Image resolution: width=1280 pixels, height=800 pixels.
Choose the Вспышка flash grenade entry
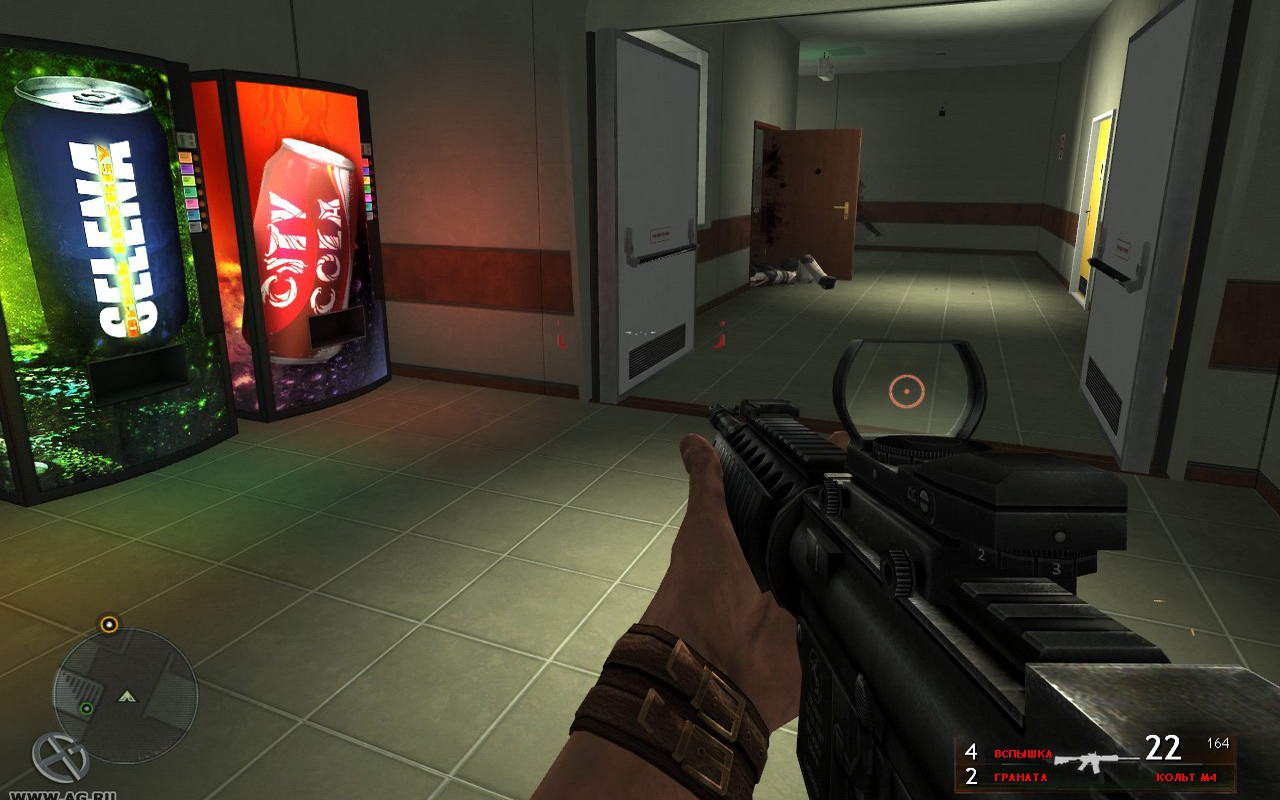pos(1022,752)
